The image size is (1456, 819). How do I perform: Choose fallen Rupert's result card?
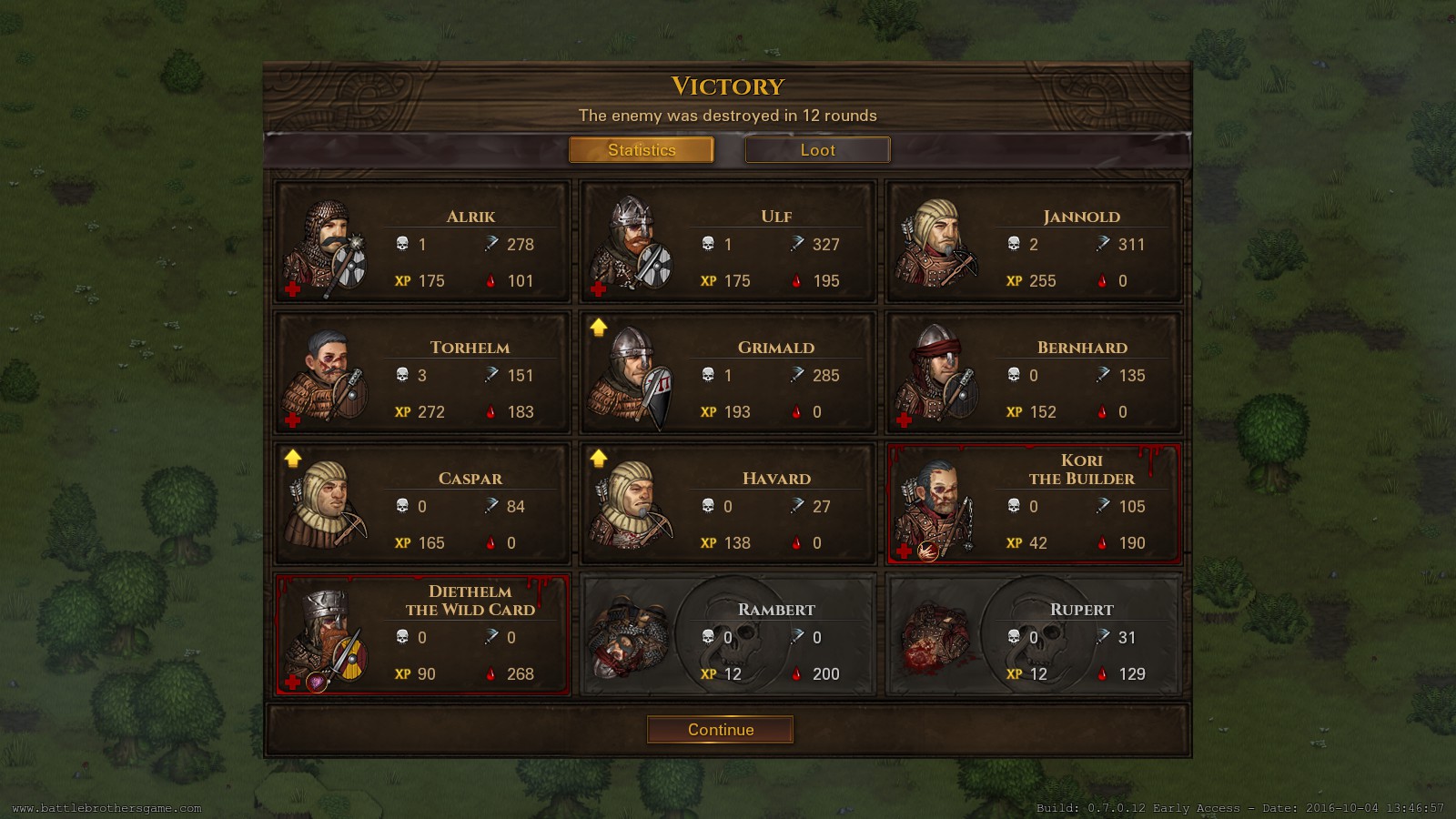click(1034, 635)
